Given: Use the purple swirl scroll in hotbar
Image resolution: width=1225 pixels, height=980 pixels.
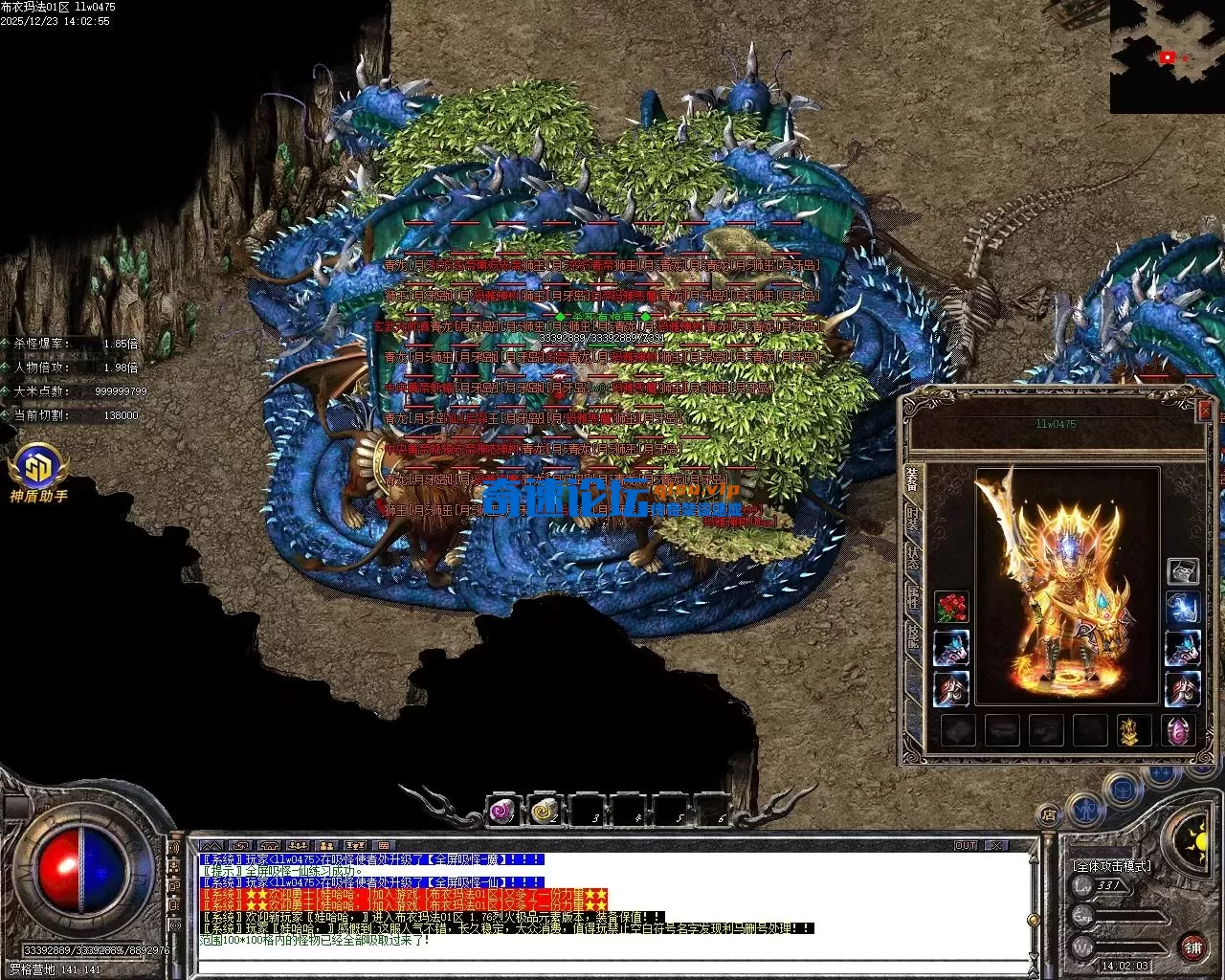Looking at the screenshot, I should tap(501, 812).
